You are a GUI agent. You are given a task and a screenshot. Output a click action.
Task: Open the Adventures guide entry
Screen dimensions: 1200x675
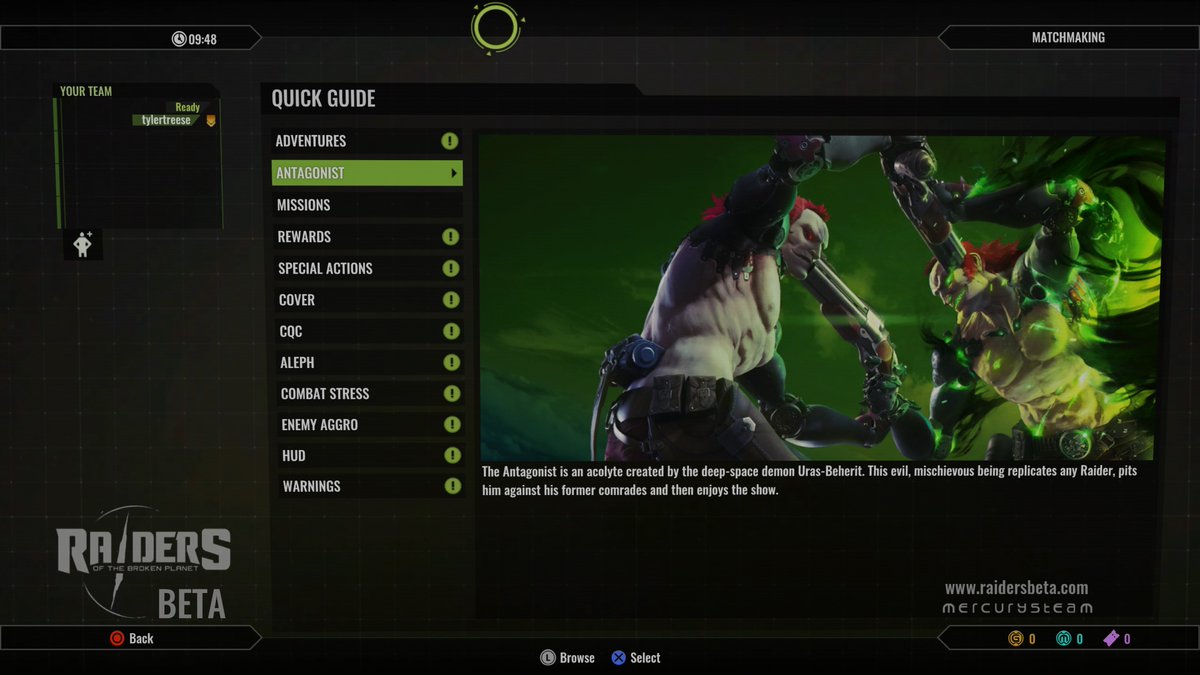[x=366, y=141]
